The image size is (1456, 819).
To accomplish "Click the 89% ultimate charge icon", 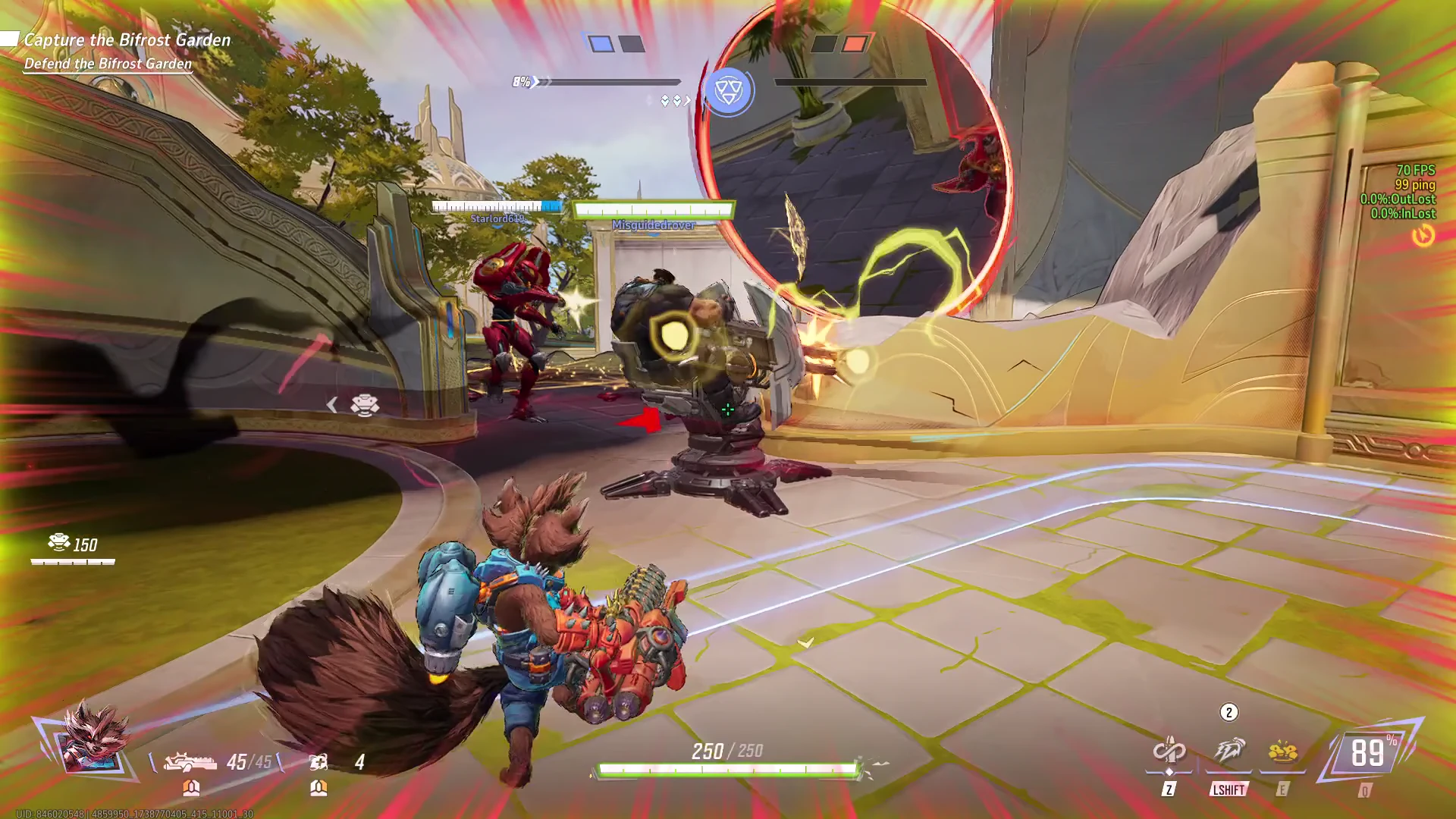I will click(1369, 752).
